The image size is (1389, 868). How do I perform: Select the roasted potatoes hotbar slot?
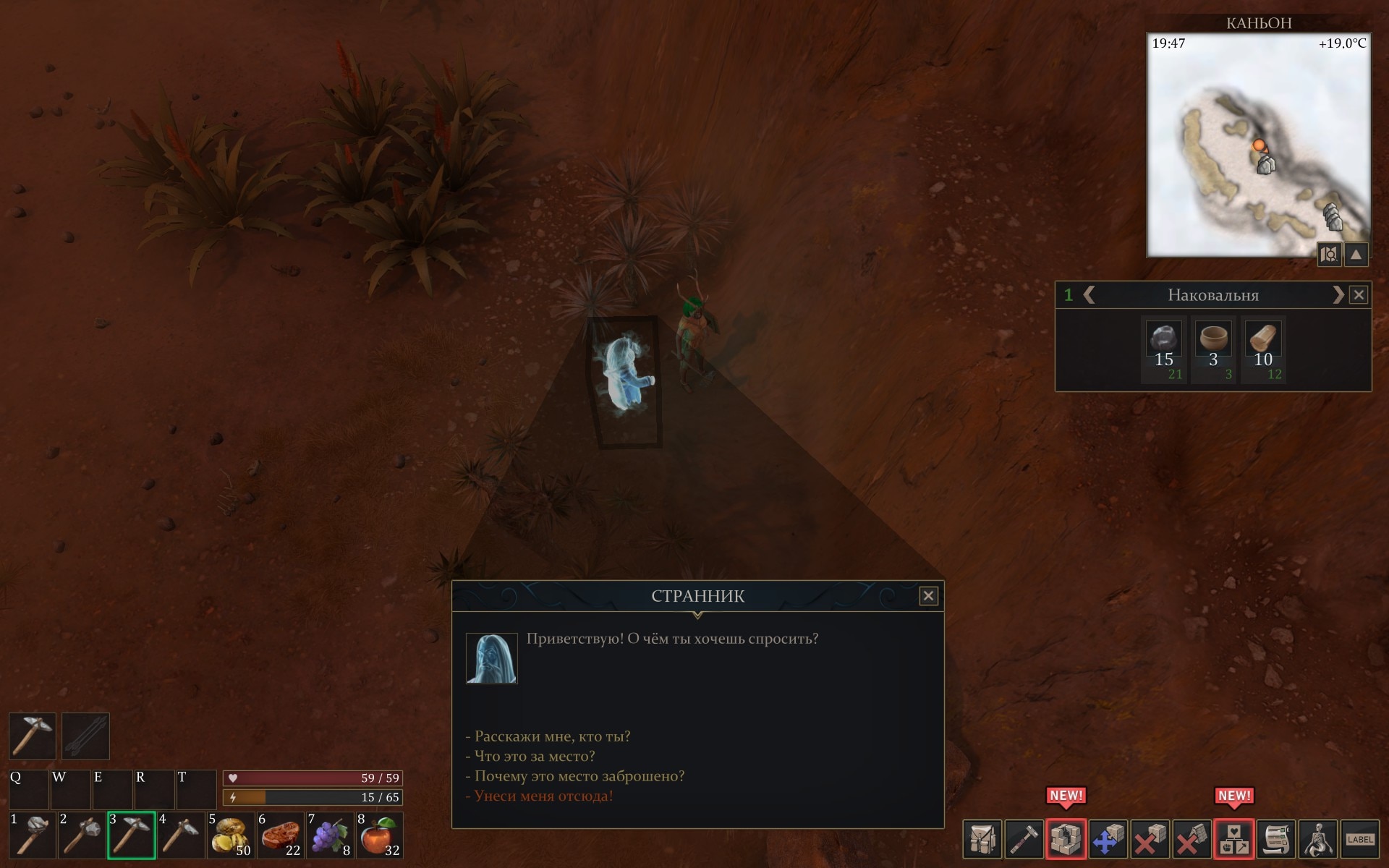pos(231,835)
